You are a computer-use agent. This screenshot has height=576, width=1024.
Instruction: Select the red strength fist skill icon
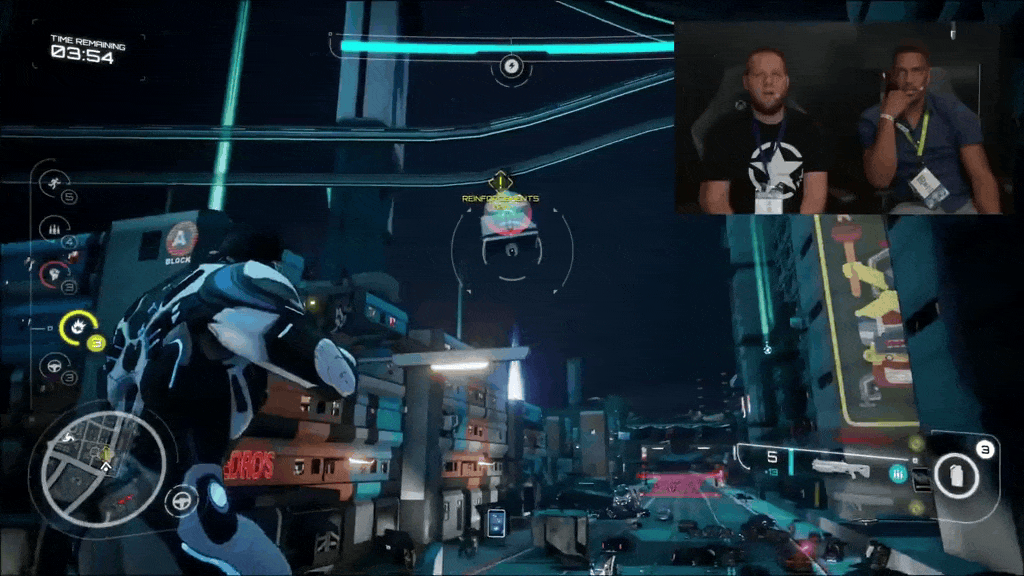[50, 273]
